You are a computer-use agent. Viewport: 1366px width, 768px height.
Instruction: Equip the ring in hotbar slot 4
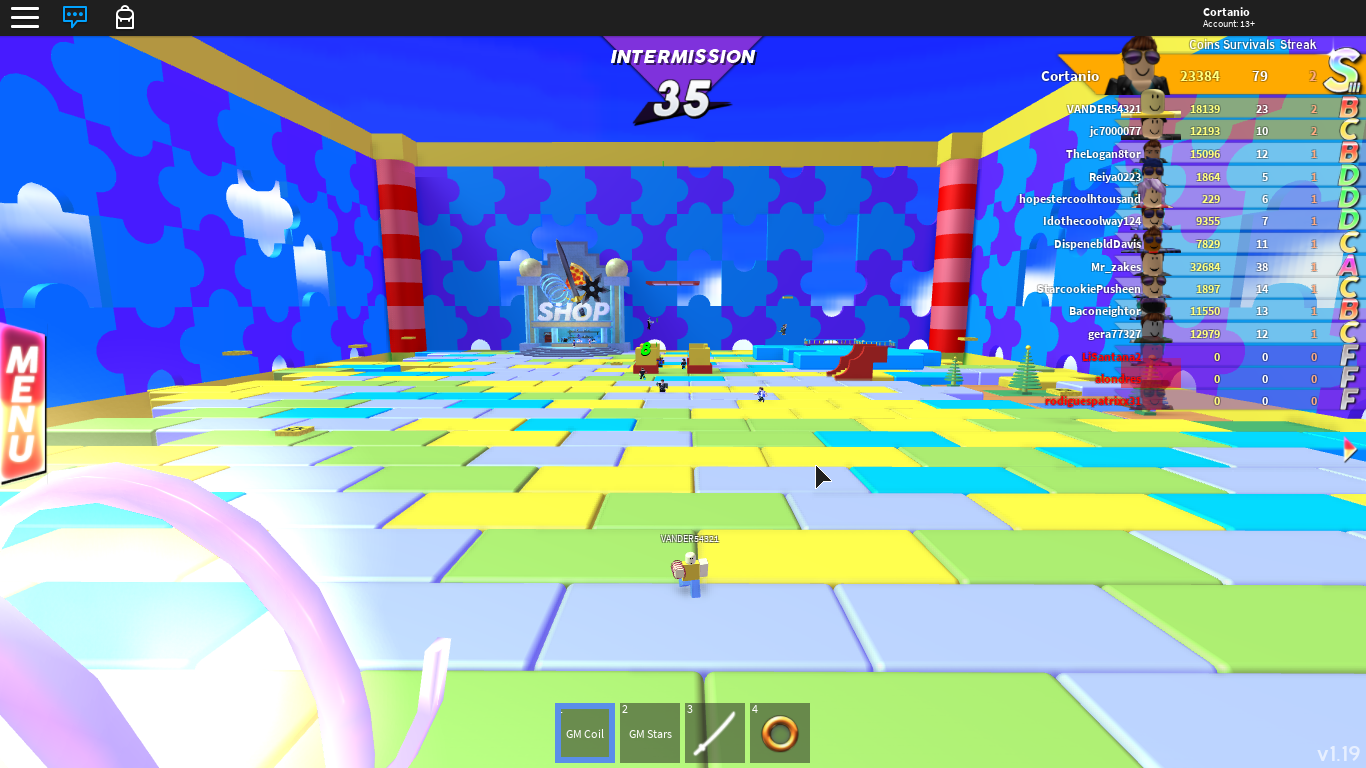click(779, 733)
